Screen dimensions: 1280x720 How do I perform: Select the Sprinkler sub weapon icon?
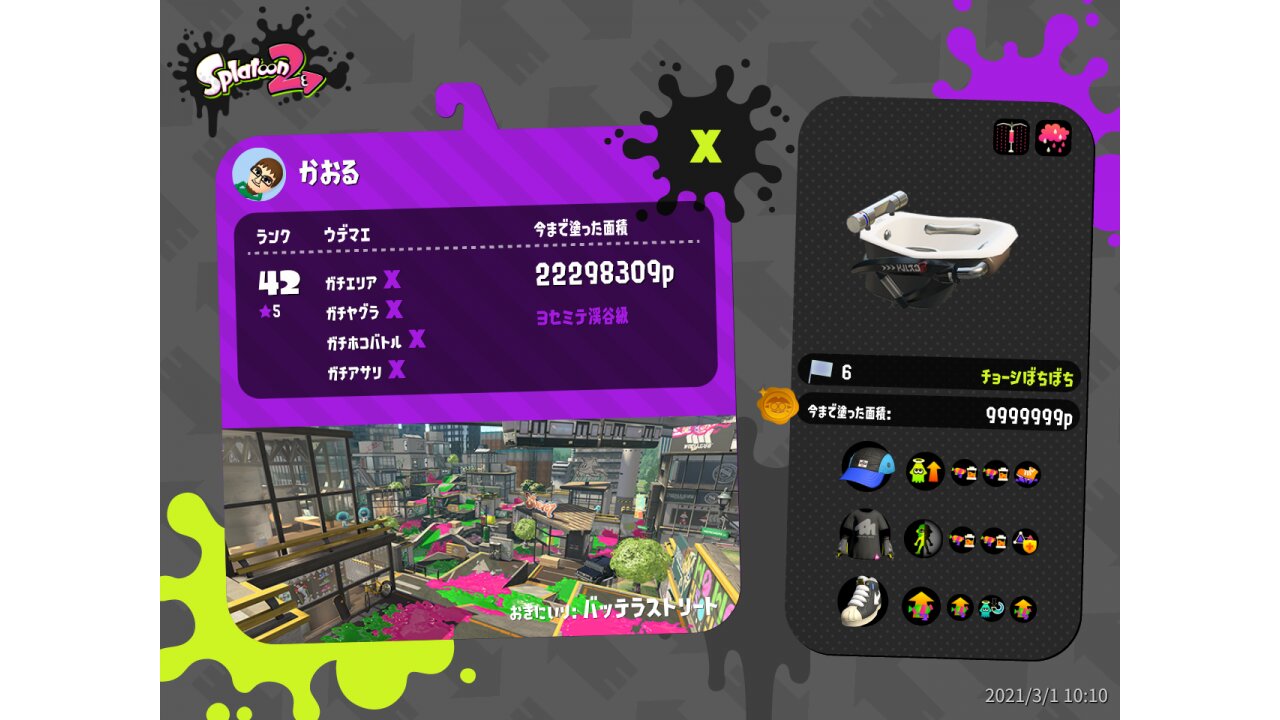click(x=1011, y=138)
